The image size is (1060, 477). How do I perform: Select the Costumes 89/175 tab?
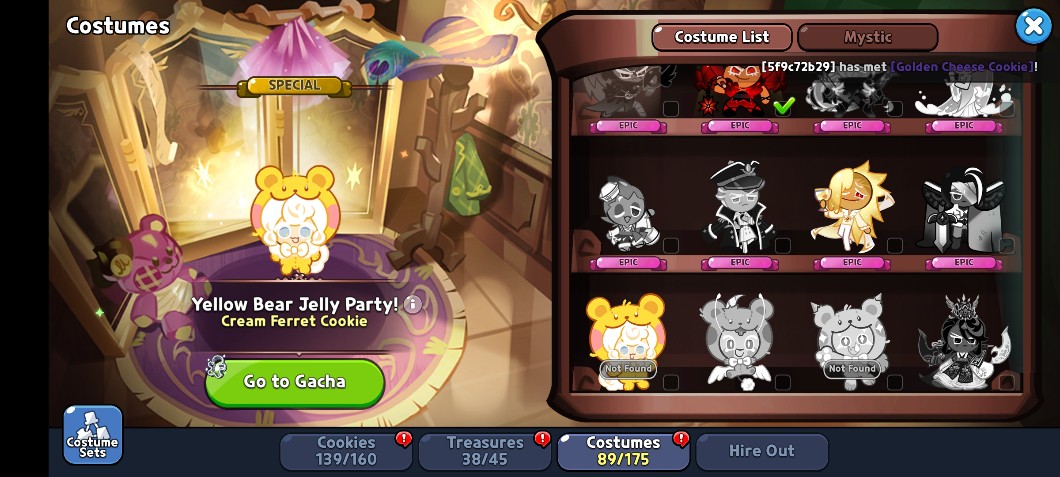623,451
